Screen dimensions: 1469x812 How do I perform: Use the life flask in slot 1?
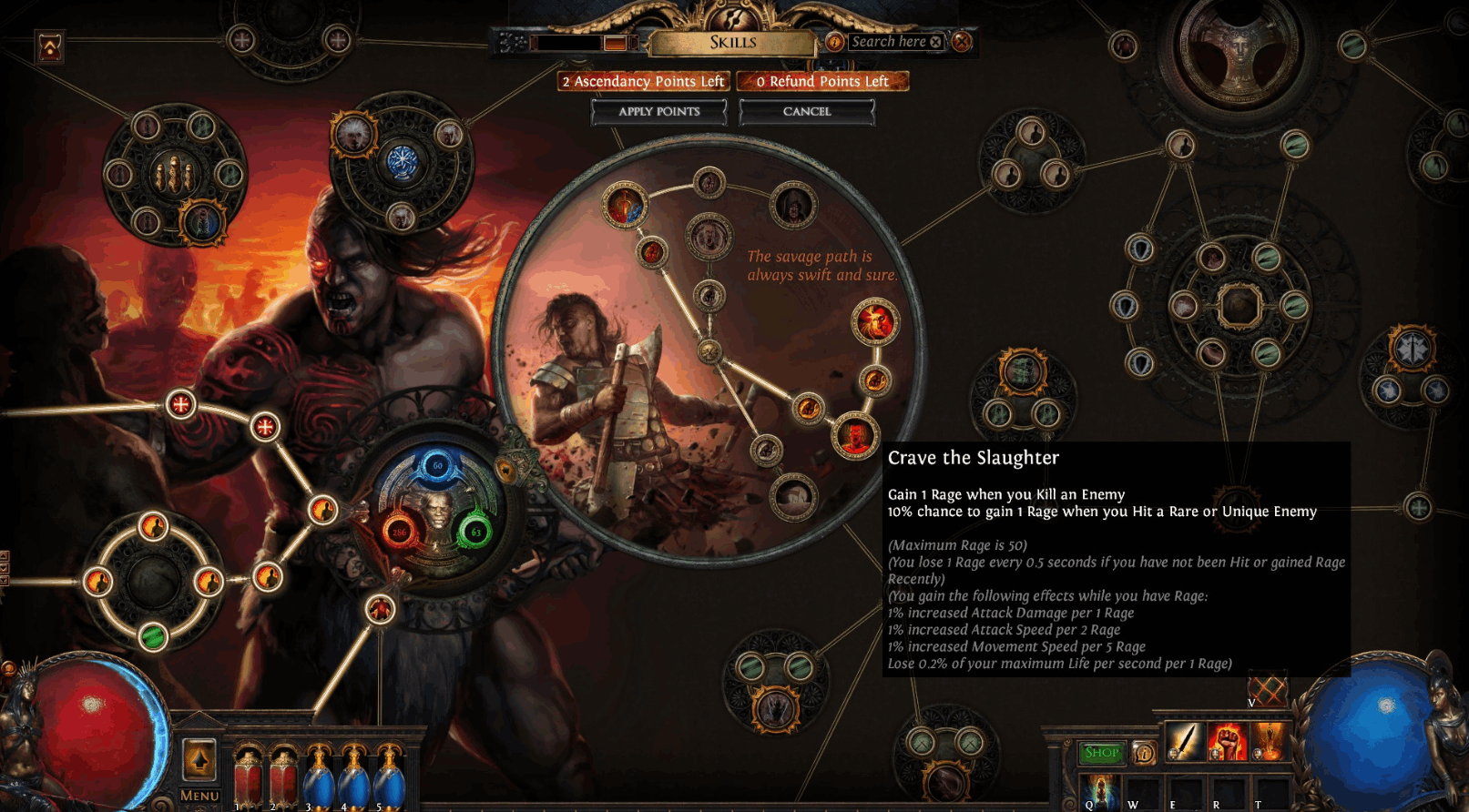tap(247, 780)
